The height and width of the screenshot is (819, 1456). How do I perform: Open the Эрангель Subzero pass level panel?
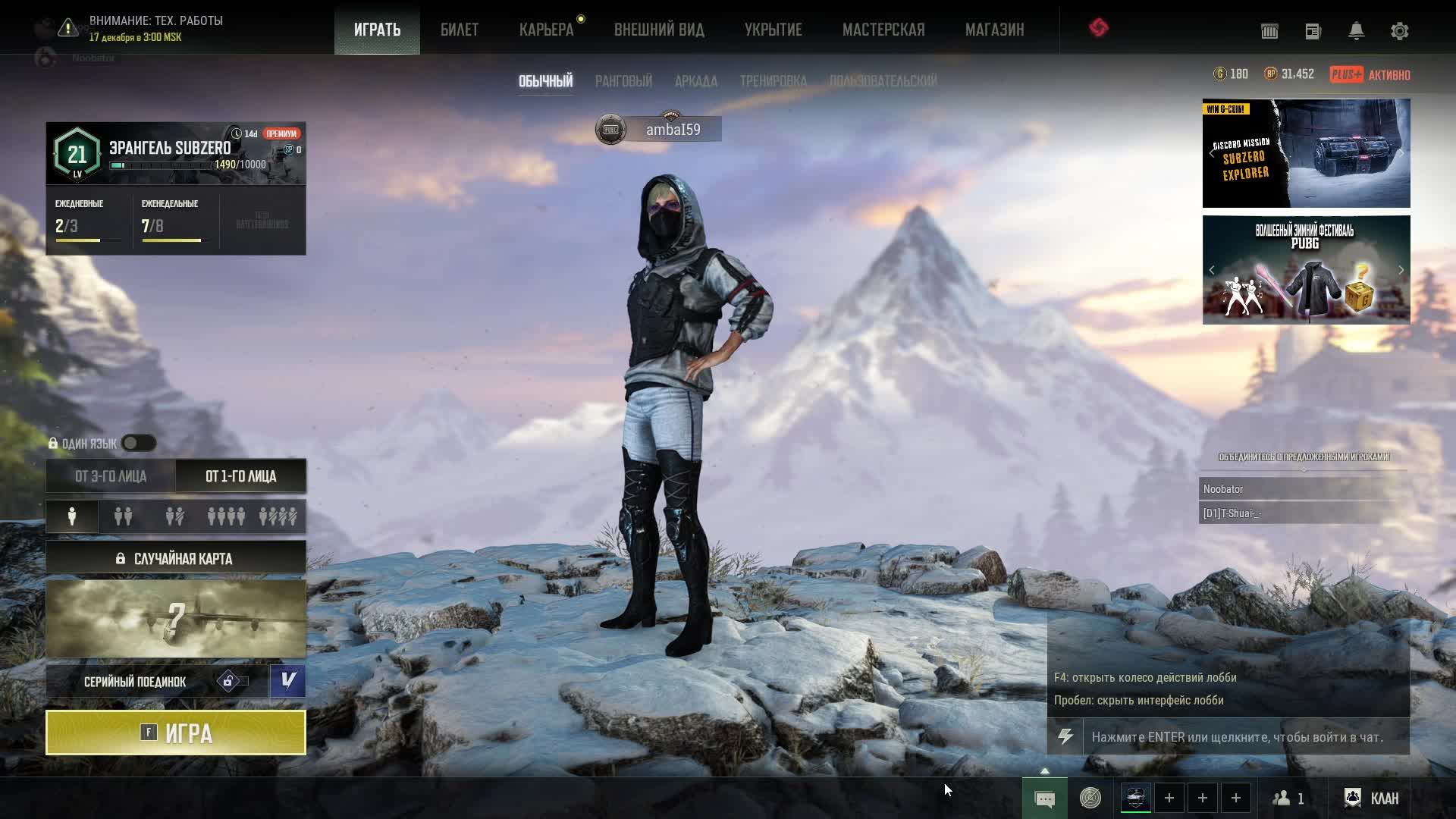(176, 153)
